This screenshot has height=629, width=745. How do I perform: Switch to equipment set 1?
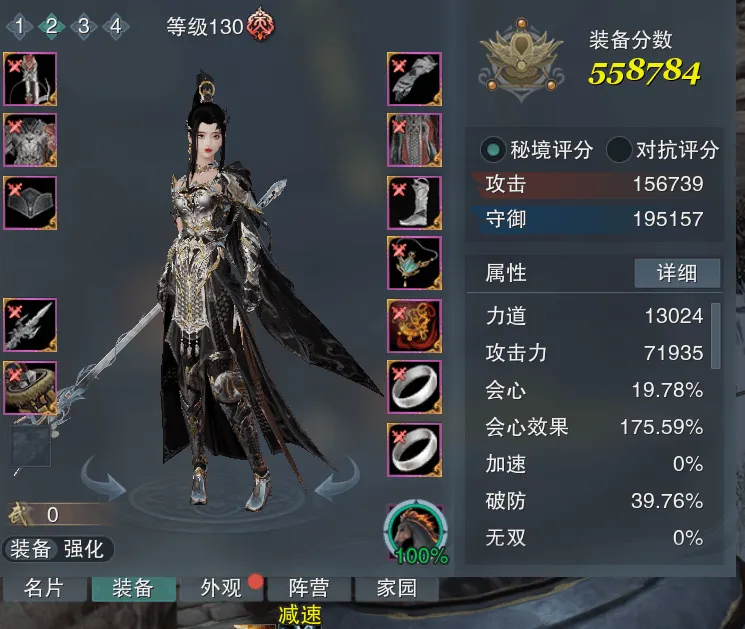point(19,26)
